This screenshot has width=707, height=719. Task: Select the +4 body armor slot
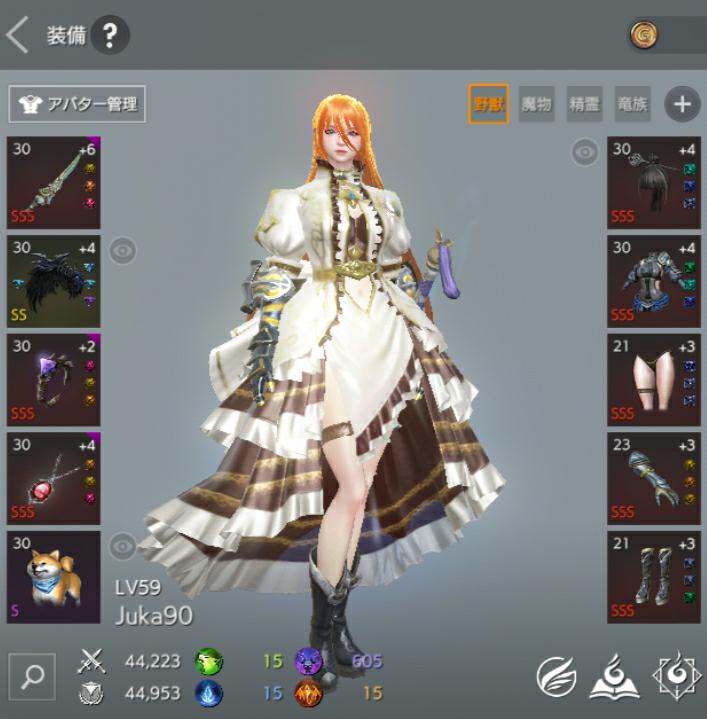[x=654, y=280]
